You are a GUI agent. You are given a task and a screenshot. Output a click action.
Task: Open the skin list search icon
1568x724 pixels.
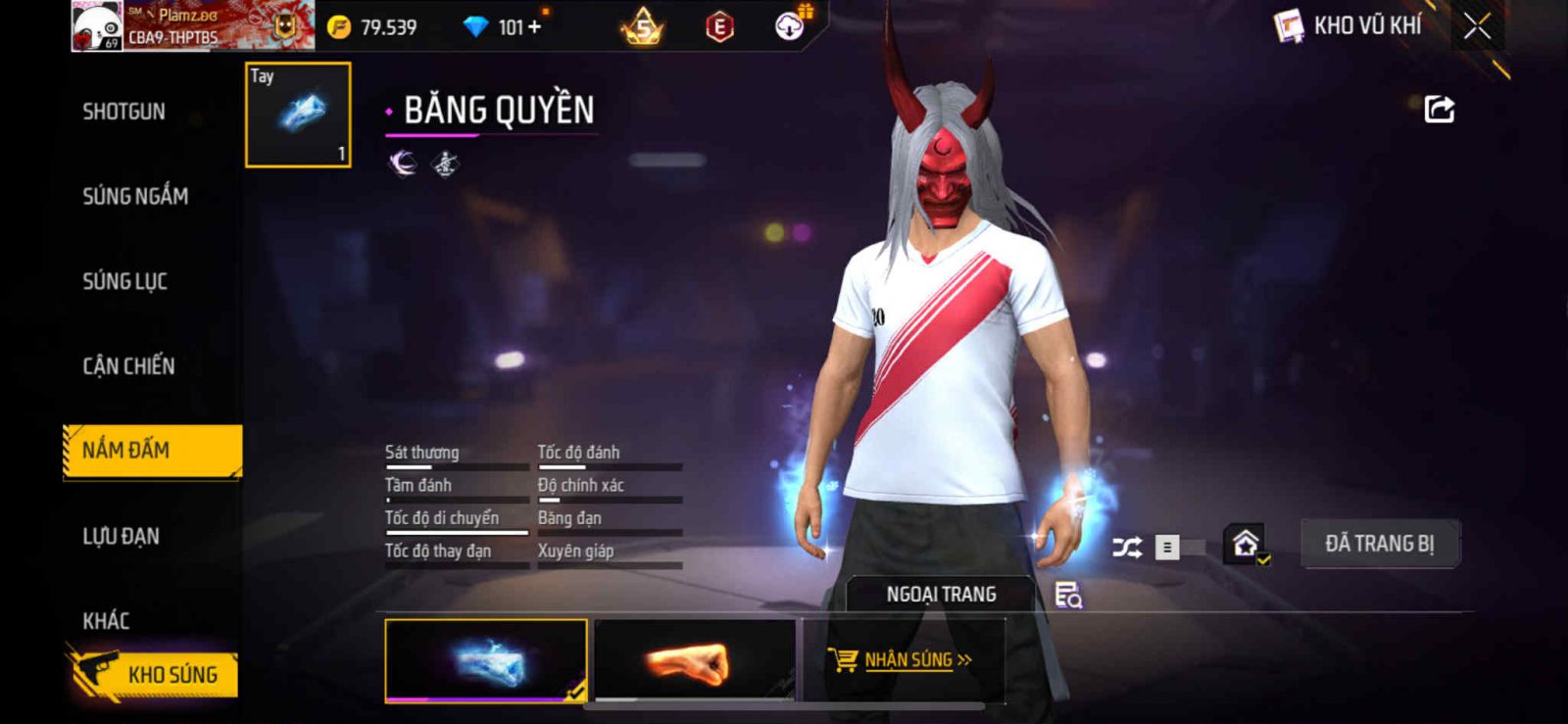pyautogui.click(x=1067, y=595)
